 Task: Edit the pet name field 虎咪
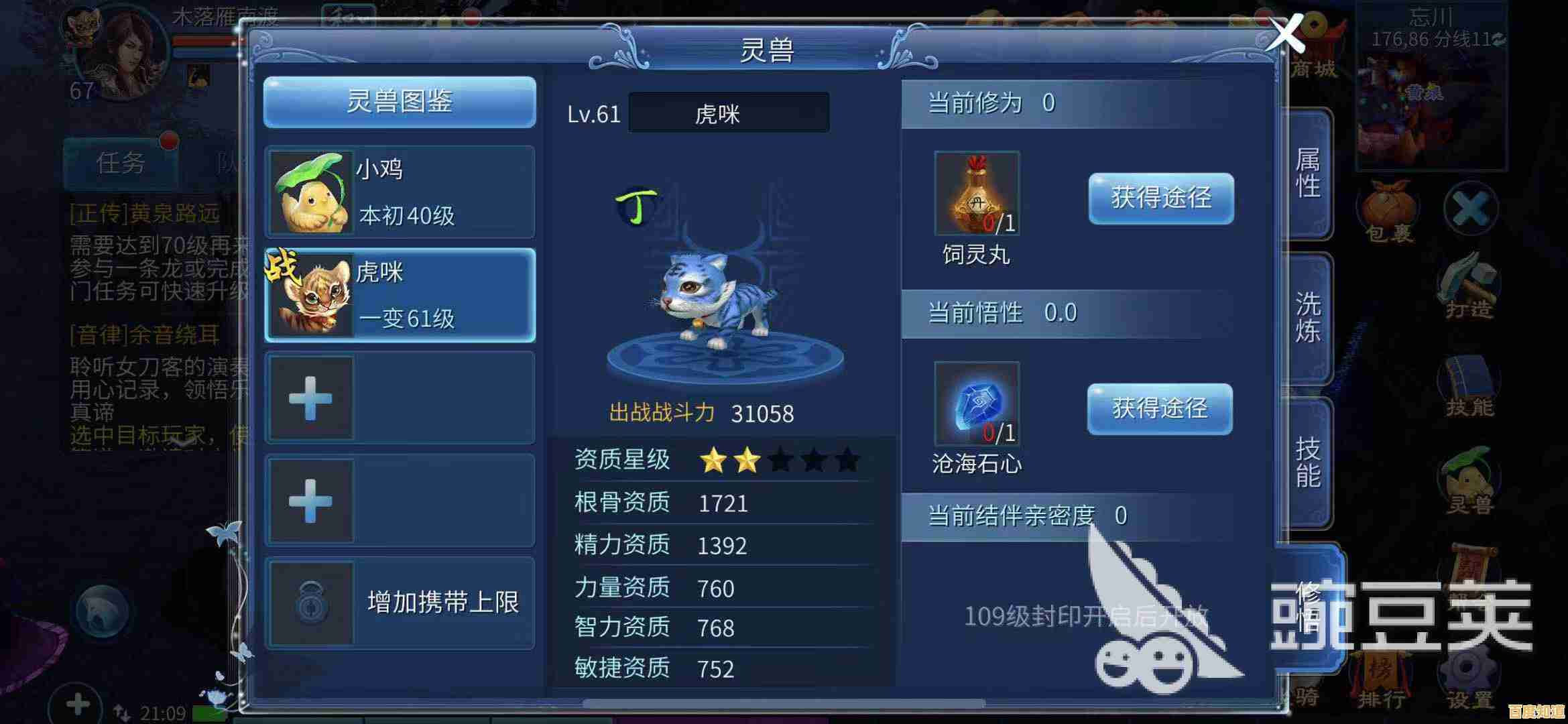(x=728, y=113)
